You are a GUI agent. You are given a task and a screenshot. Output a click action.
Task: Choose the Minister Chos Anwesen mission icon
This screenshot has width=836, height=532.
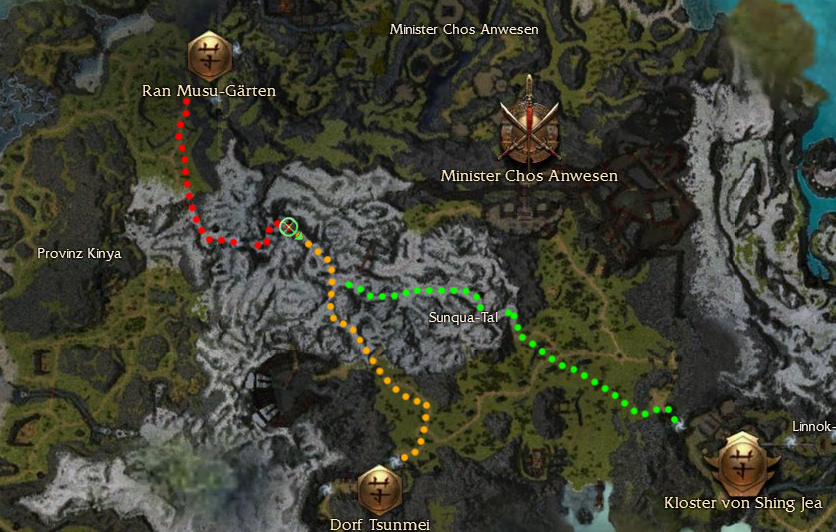529,121
